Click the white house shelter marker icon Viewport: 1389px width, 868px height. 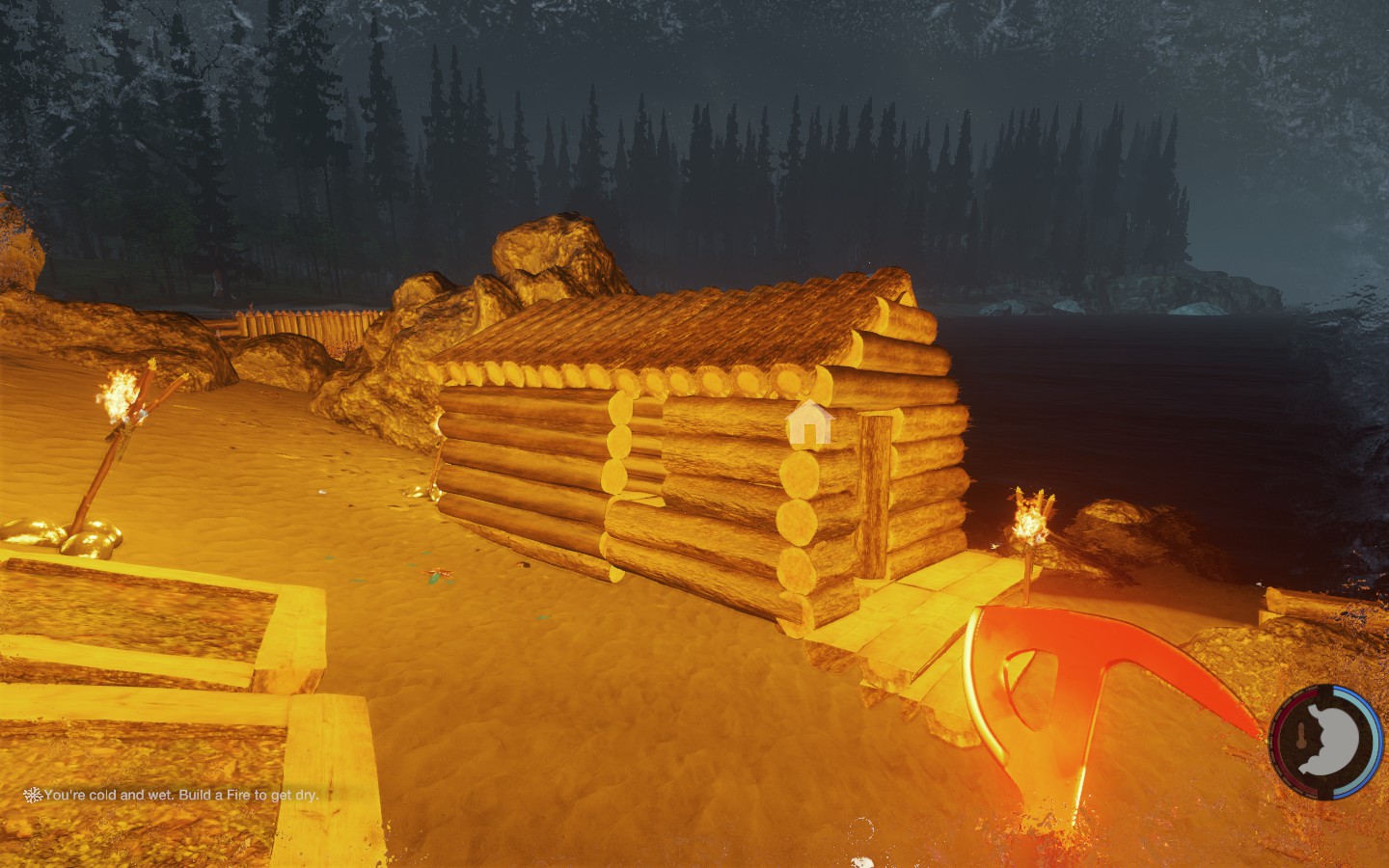(x=808, y=423)
